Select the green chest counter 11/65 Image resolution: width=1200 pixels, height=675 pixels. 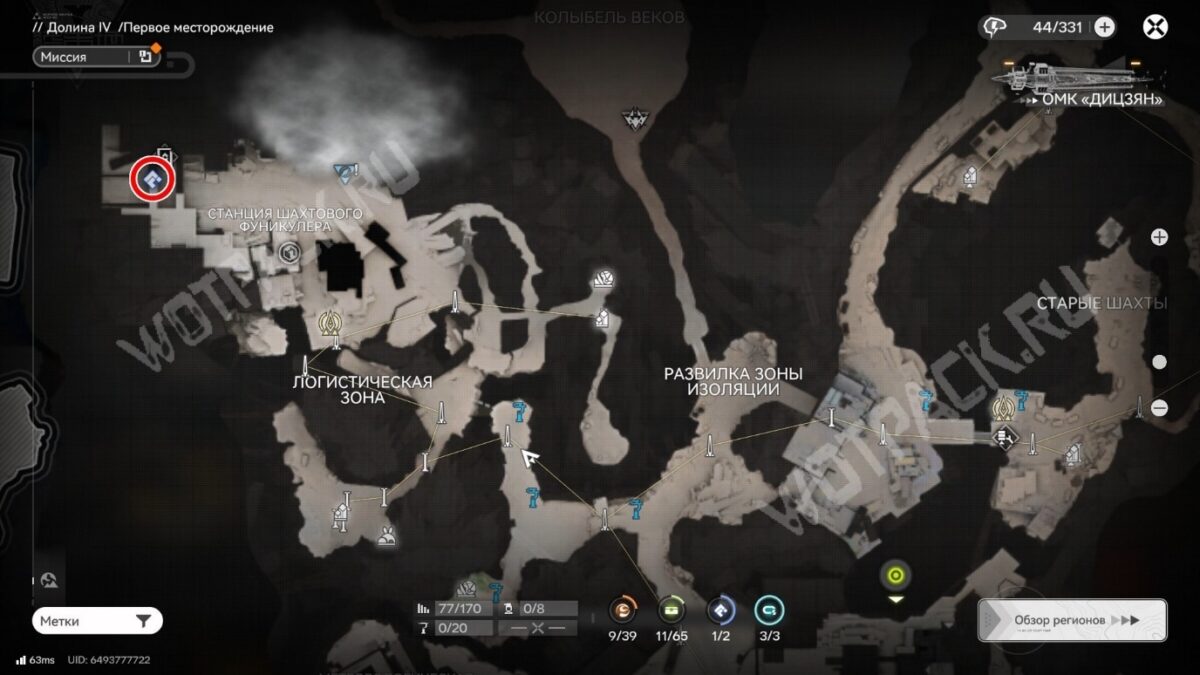pos(671,609)
